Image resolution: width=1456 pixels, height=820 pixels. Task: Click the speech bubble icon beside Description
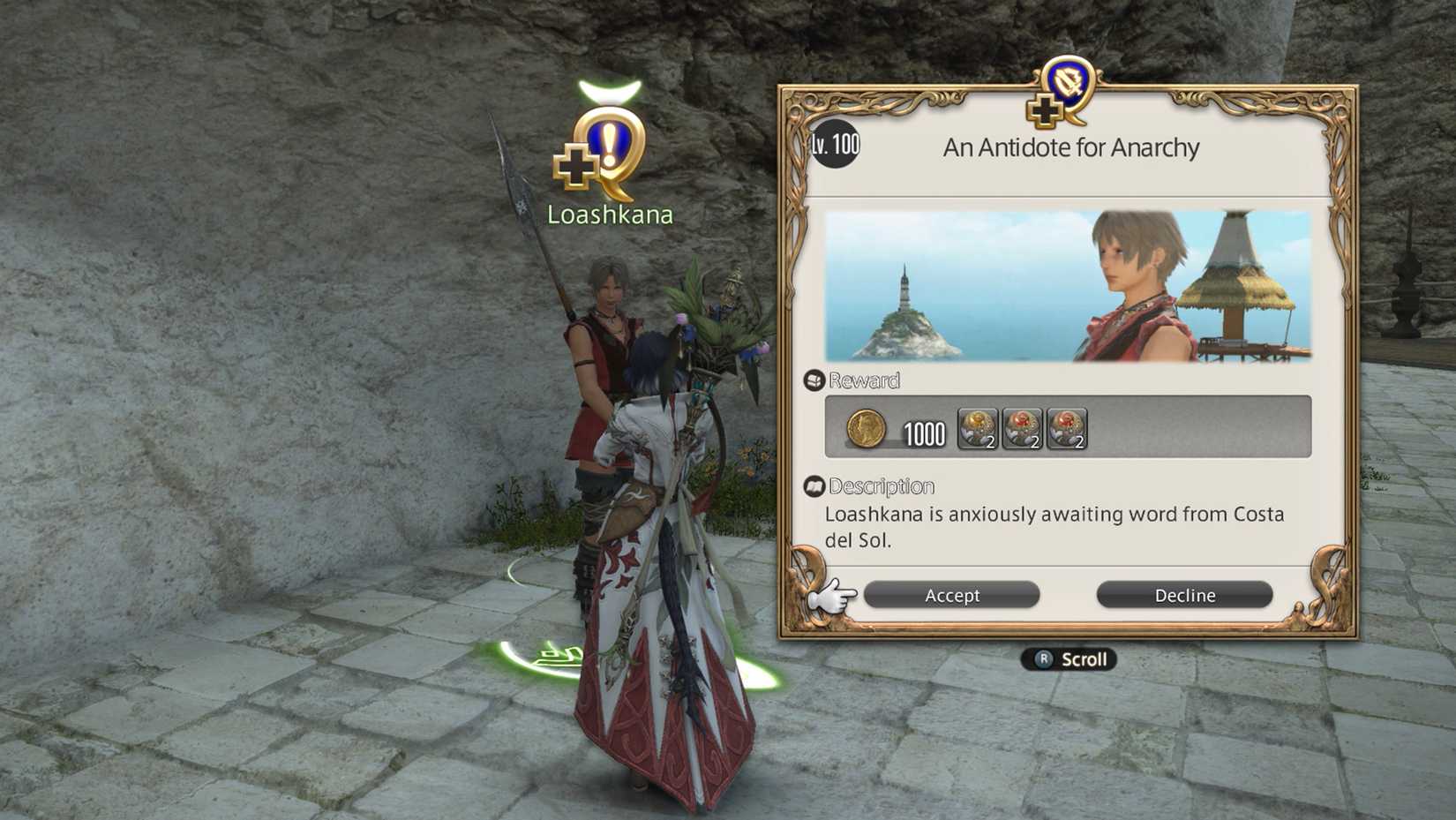click(814, 485)
